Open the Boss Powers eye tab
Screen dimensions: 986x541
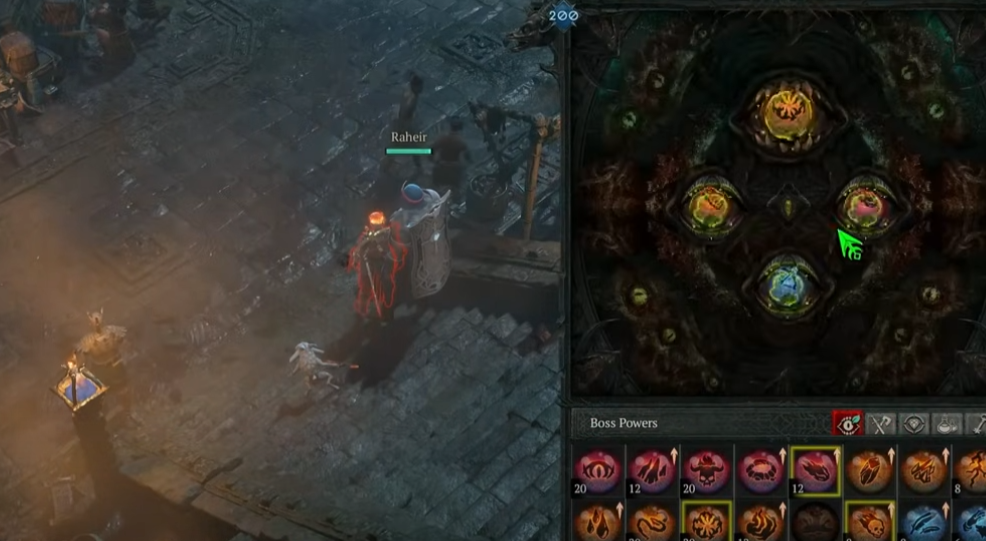(848, 424)
